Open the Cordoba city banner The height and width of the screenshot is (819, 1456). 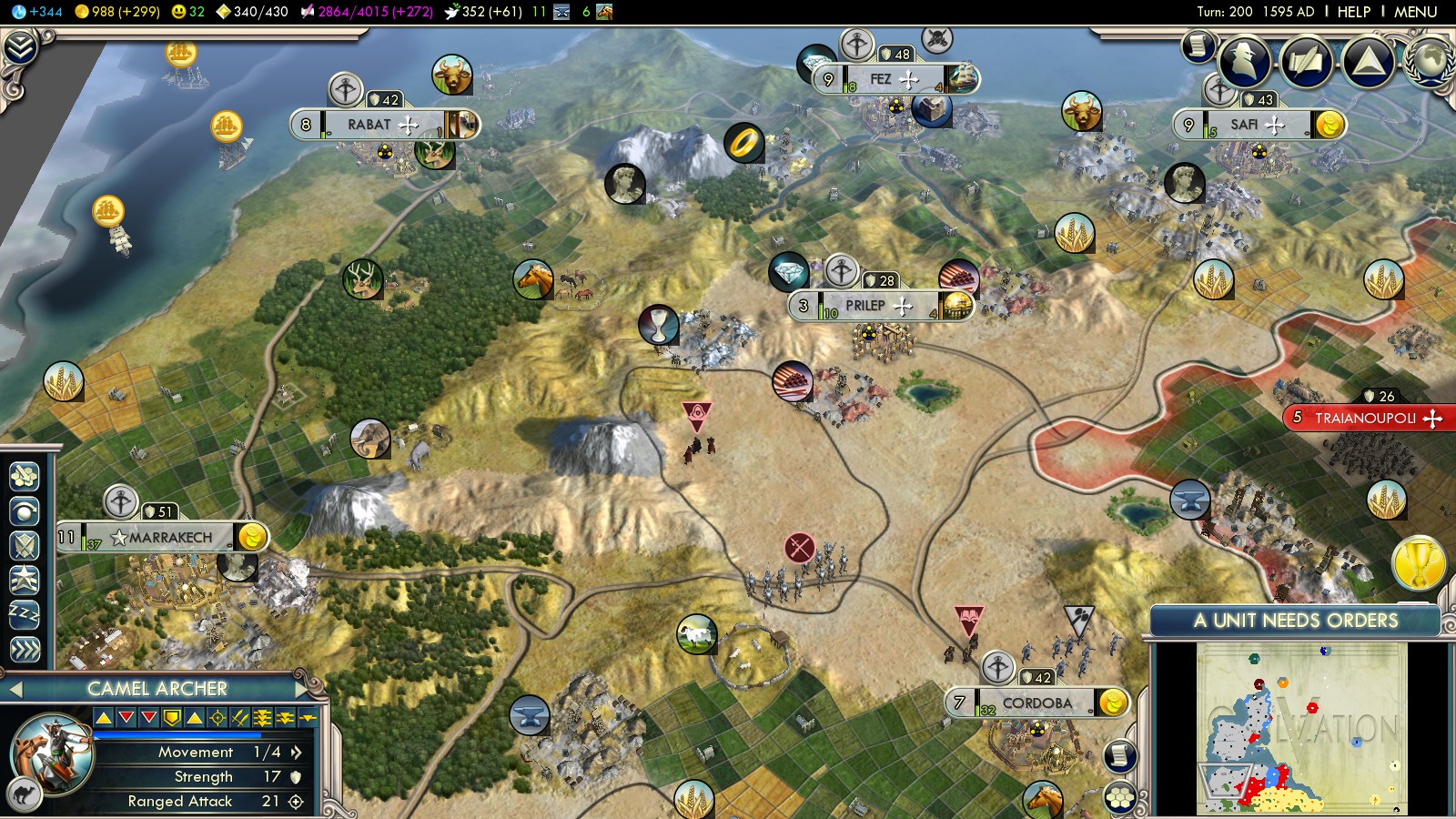click(x=1036, y=703)
